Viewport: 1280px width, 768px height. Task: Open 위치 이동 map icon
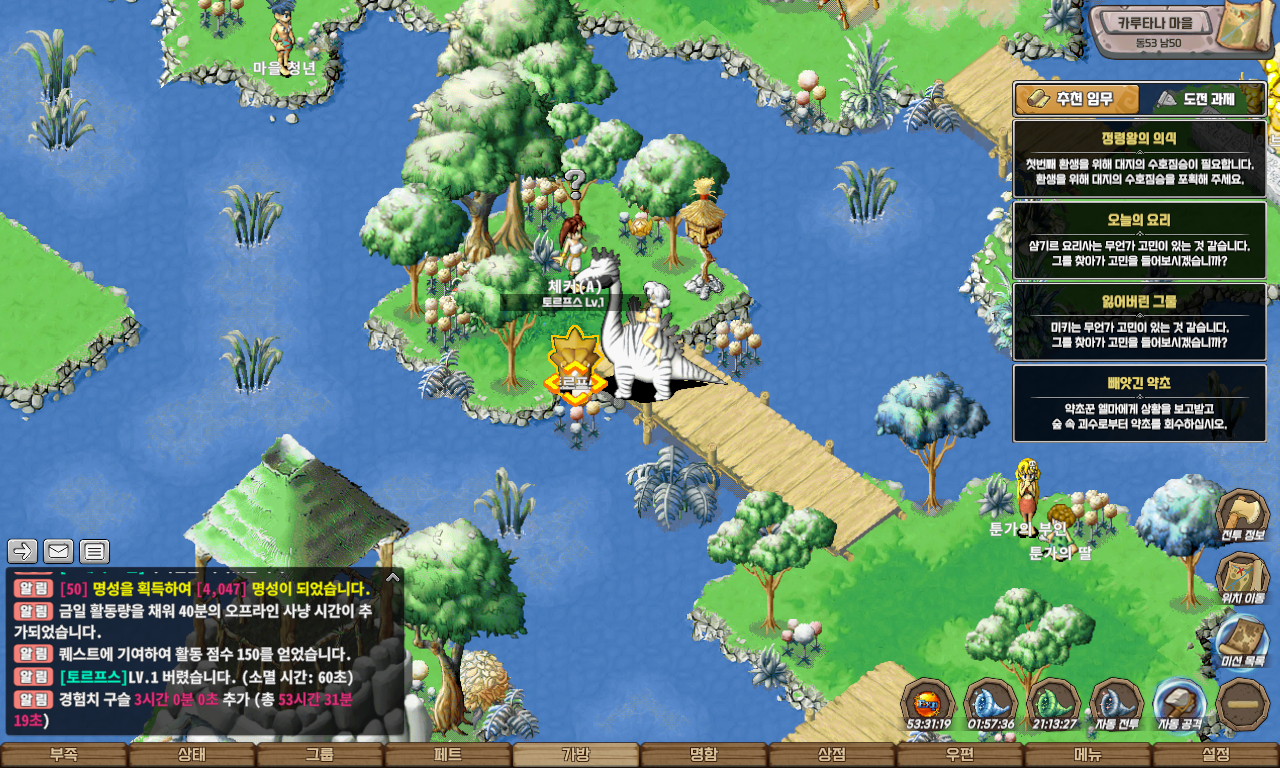(1242, 577)
